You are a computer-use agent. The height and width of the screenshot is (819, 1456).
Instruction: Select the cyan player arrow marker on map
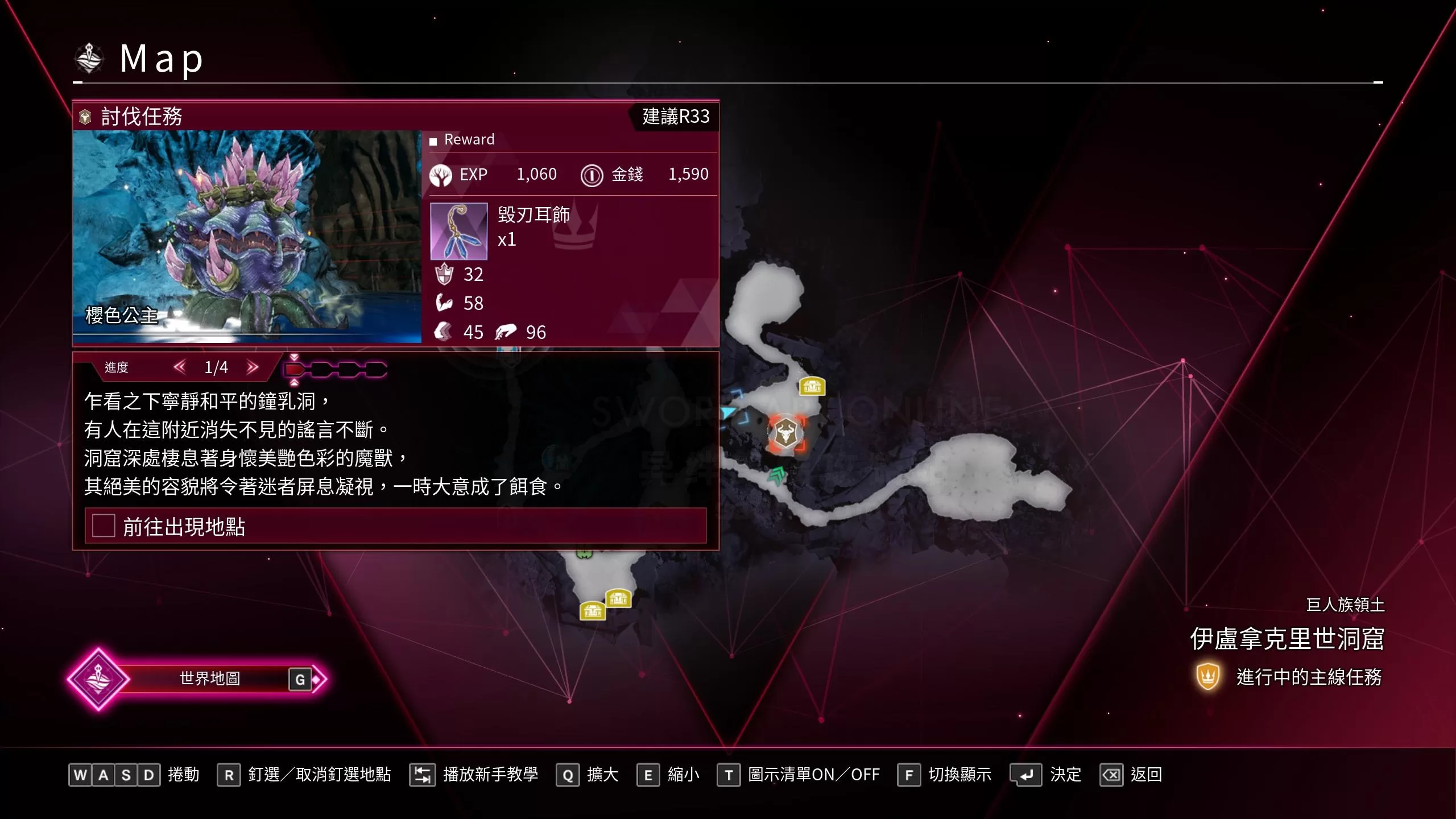pos(728,412)
